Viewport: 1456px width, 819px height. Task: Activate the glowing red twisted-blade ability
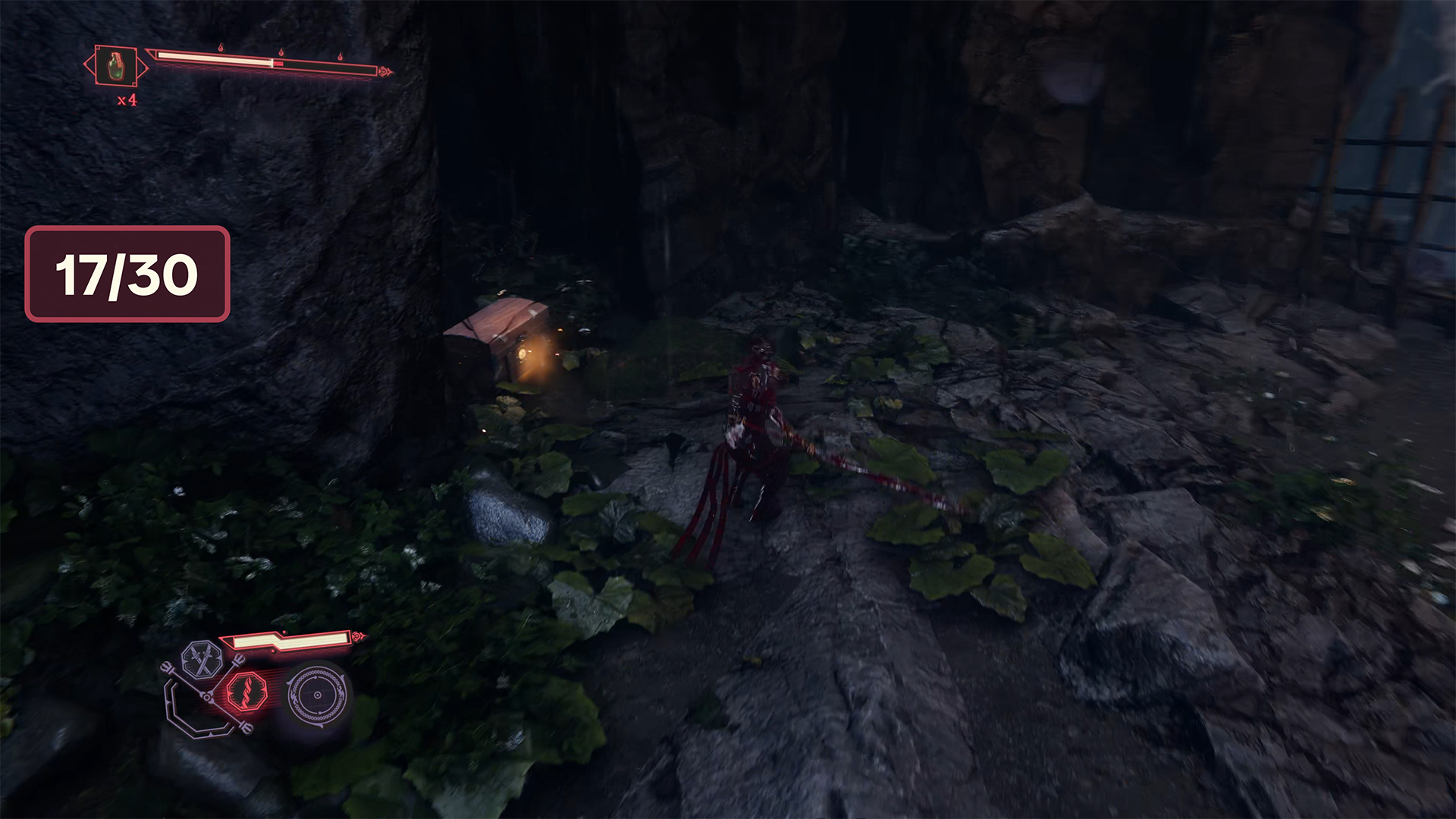246,691
